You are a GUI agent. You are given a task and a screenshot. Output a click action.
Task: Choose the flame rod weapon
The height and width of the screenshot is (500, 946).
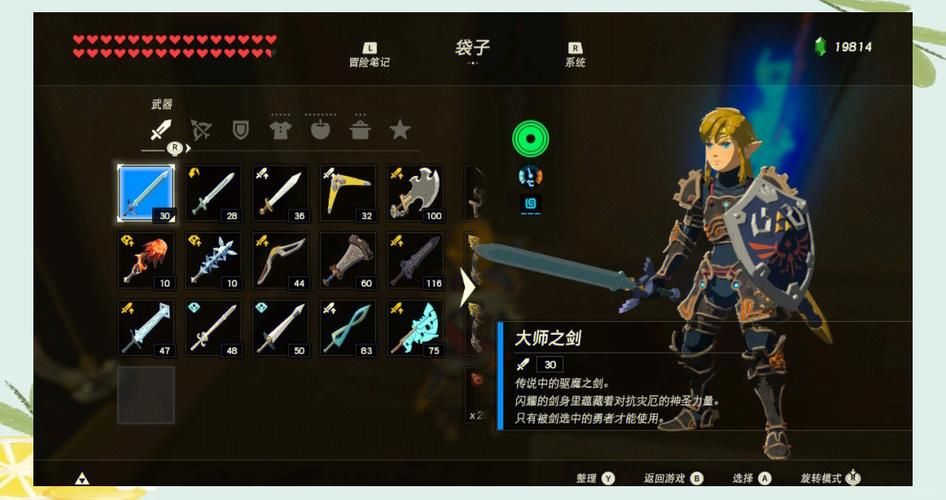(x=146, y=261)
